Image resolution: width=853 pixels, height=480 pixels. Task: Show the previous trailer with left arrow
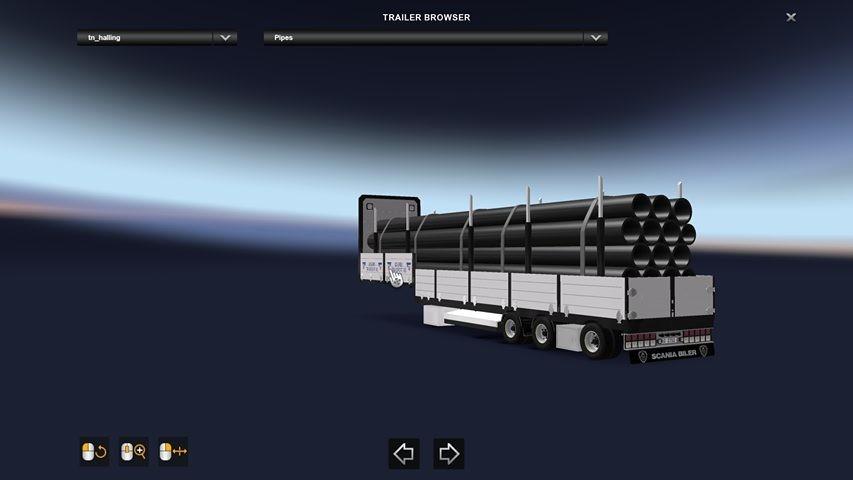coord(404,454)
